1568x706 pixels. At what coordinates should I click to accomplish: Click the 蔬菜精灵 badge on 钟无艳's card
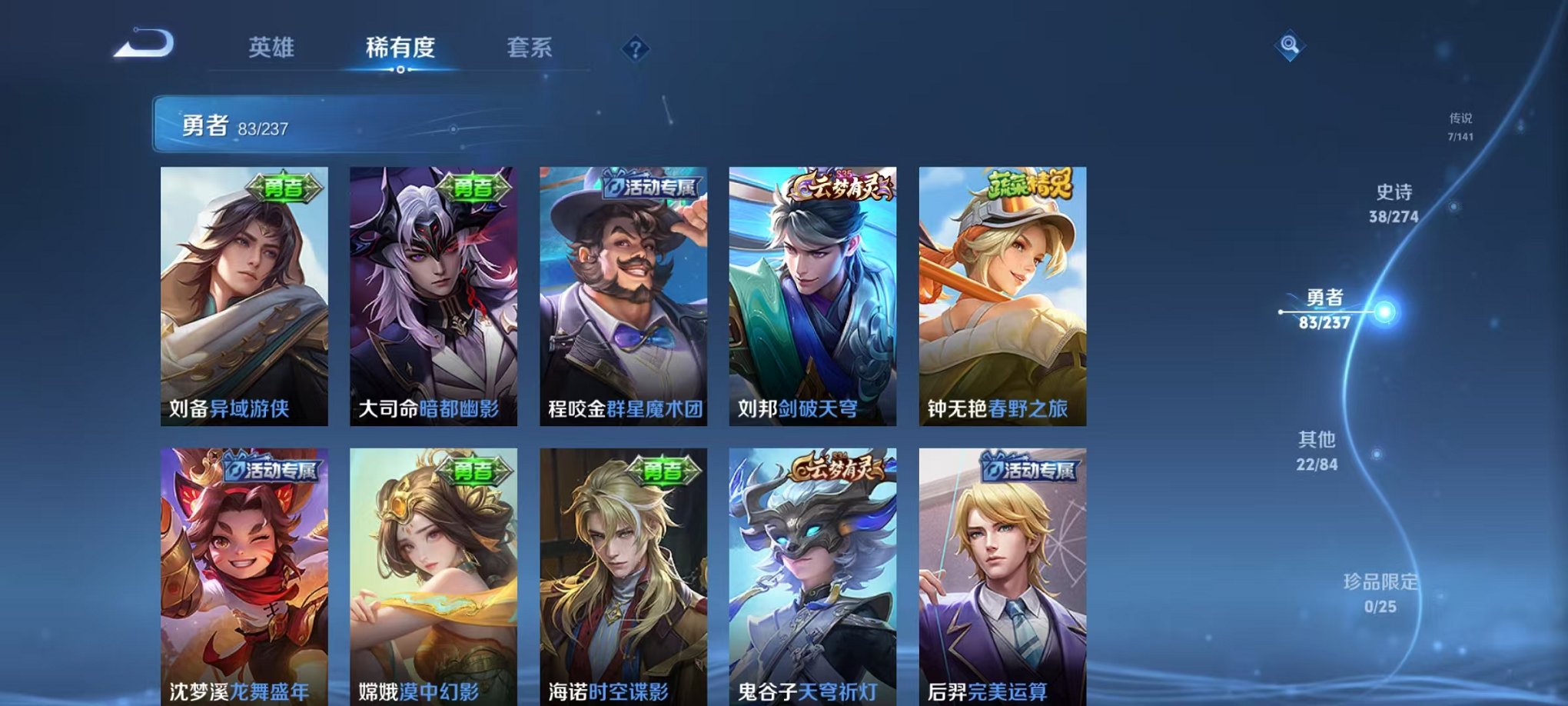click(1031, 186)
